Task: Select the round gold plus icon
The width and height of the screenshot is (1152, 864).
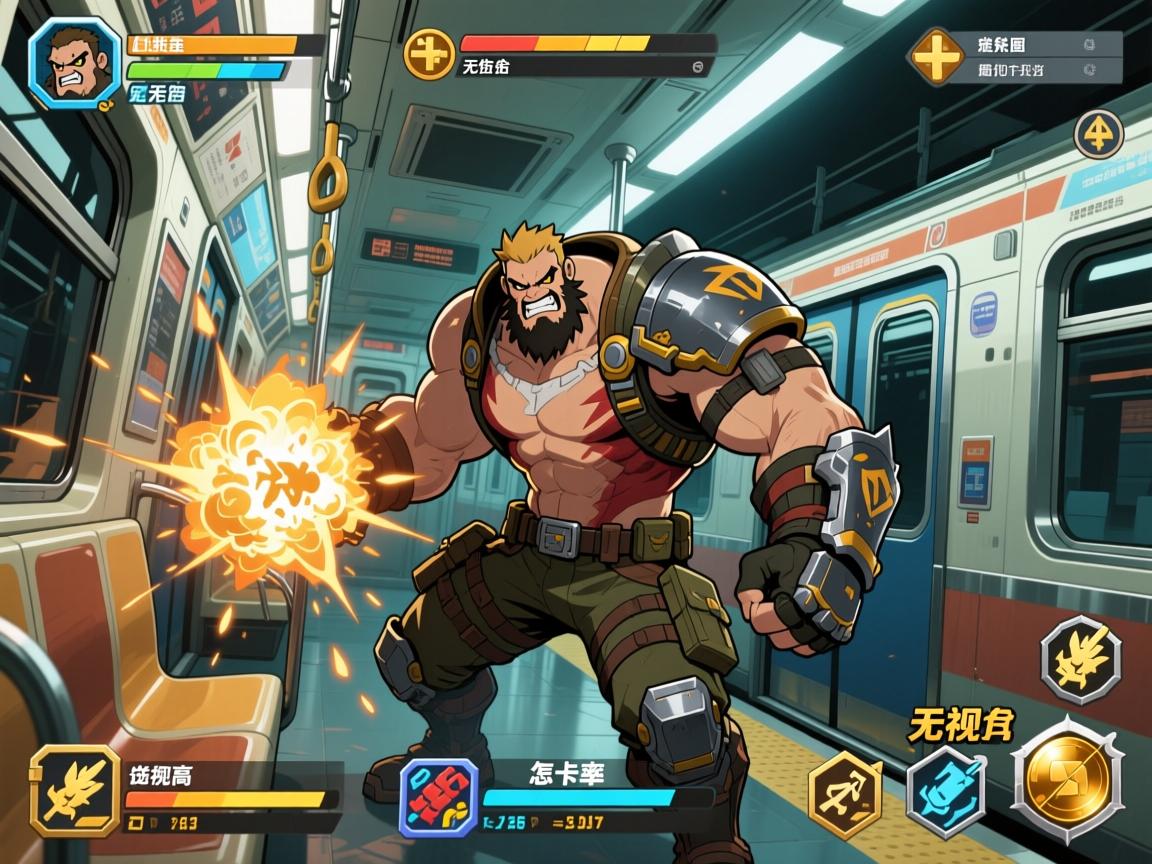Action: [x=428, y=52]
